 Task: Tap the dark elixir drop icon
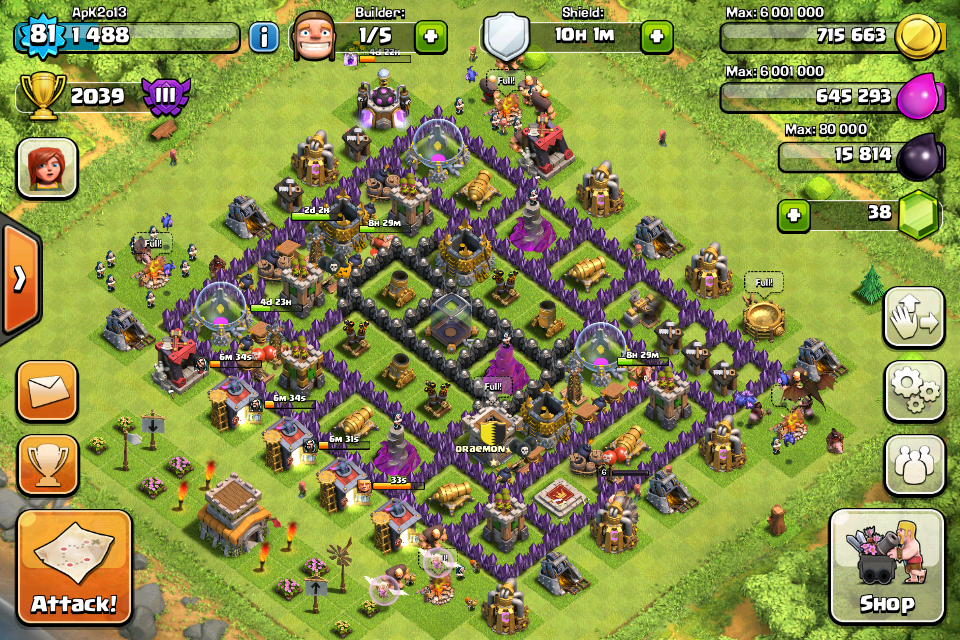[916, 156]
